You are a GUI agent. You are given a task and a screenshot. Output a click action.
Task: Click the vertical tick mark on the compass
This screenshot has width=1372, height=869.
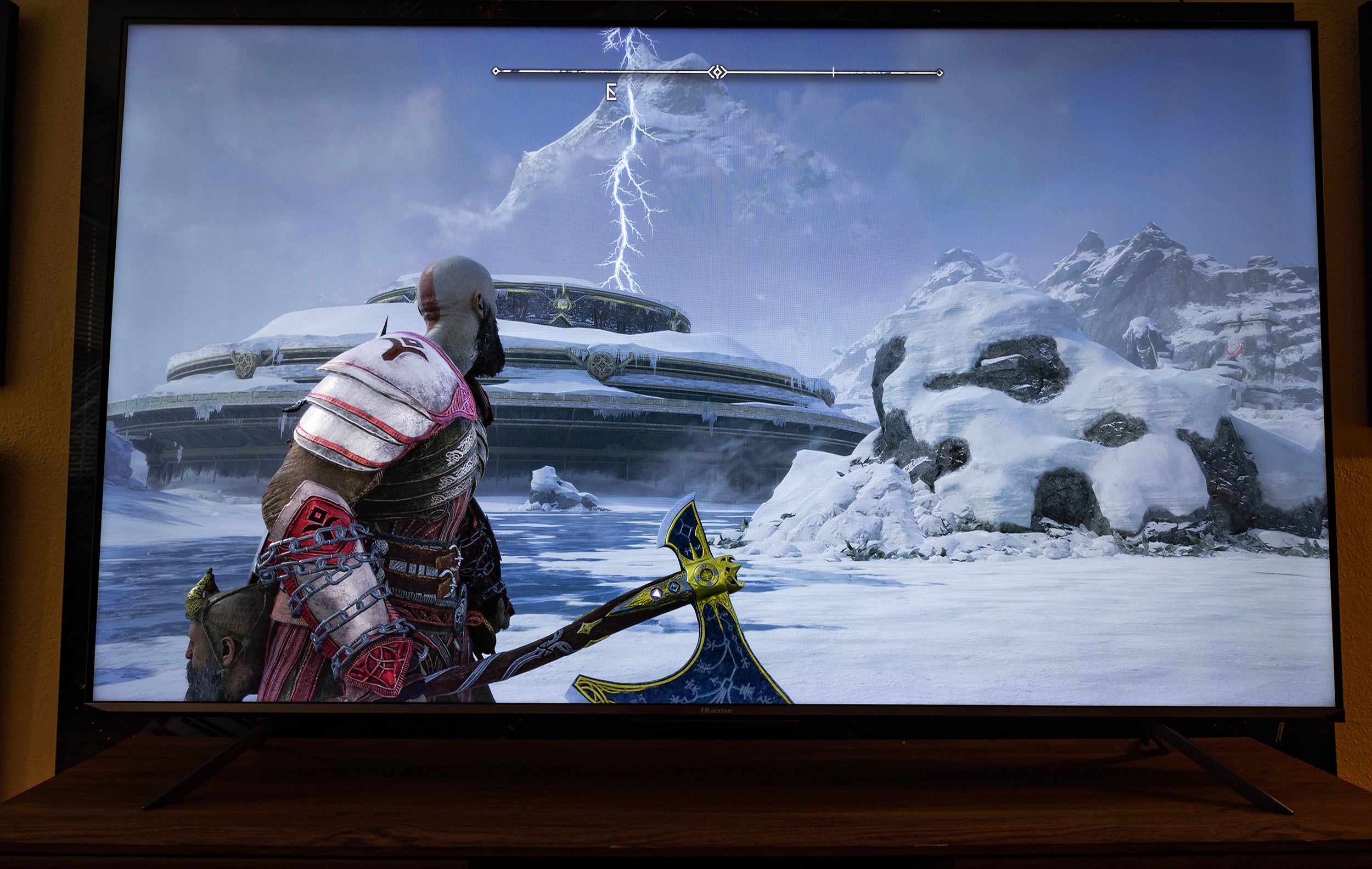click(833, 72)
